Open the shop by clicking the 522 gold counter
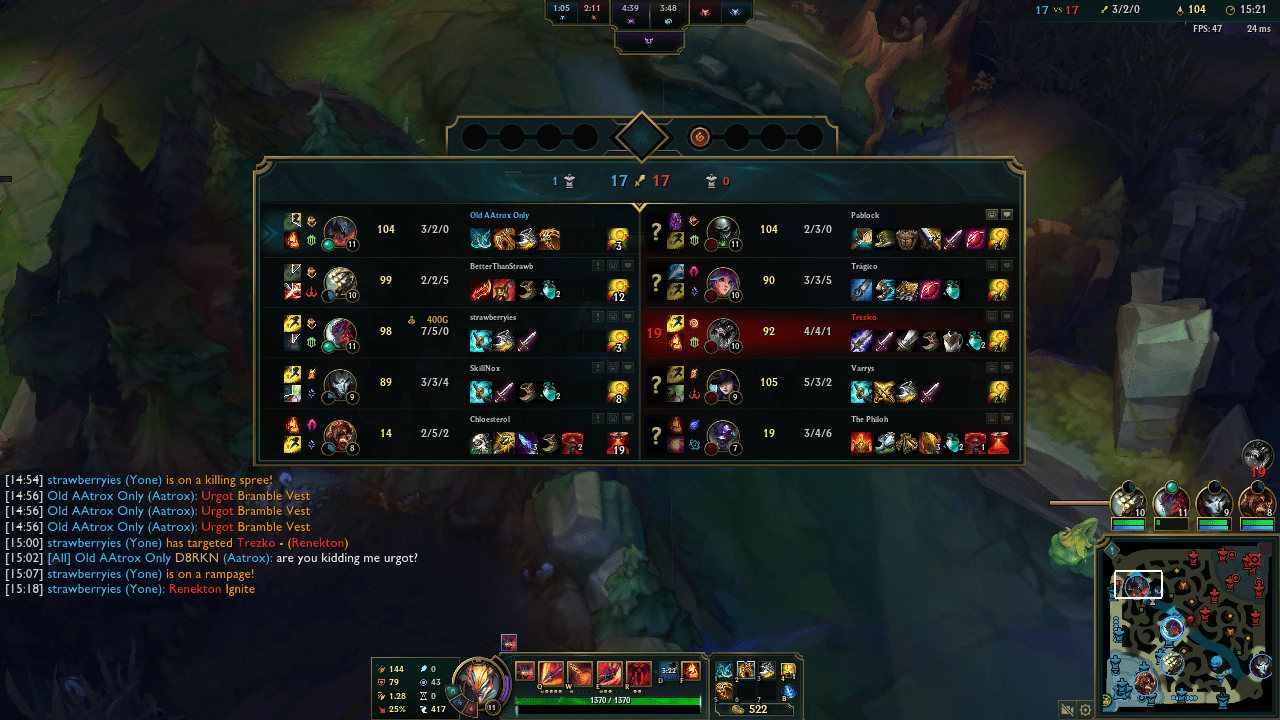The width and height of the screenshot is (1280, 720). point(757,709)
